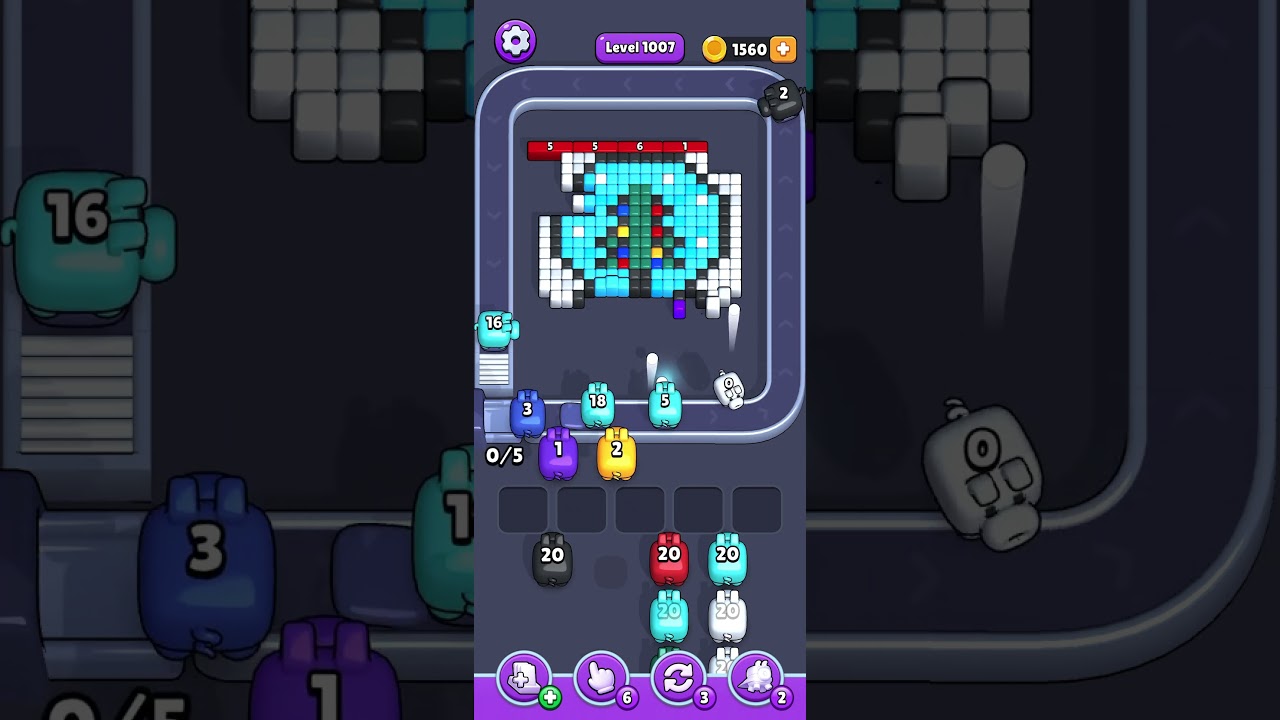Select the blue shooter numbered 3
The width and height of the screenshot is (1280, 720).
pyautogui.click(x=527, y=414)
